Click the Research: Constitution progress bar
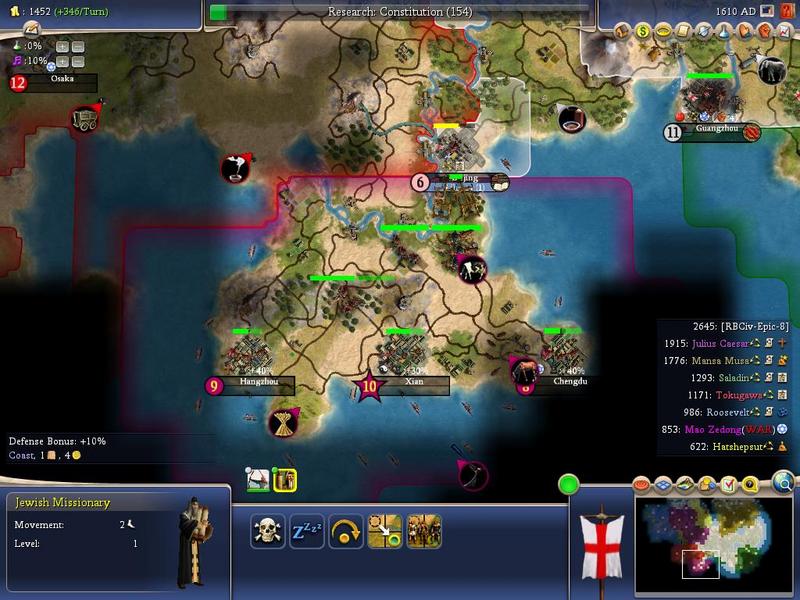This screenshot has width=800, height=600. click(x=400, y=12)
